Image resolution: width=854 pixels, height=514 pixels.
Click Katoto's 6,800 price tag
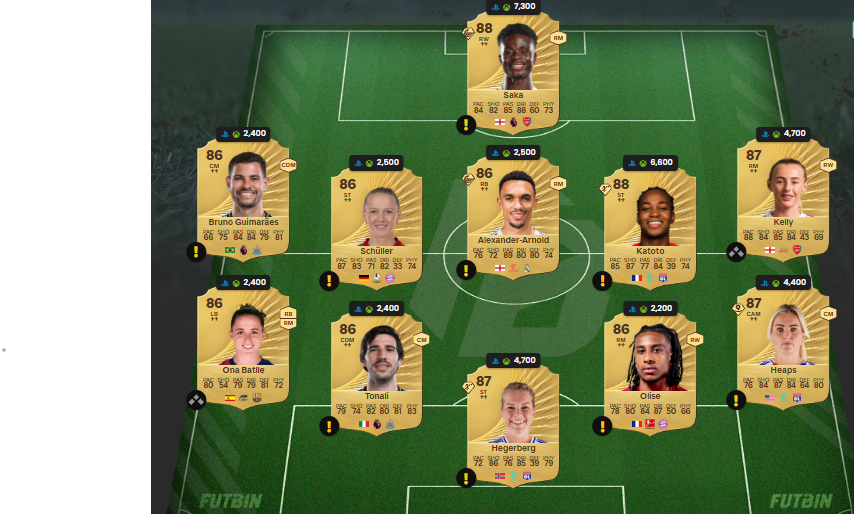[x=649, y=162]
